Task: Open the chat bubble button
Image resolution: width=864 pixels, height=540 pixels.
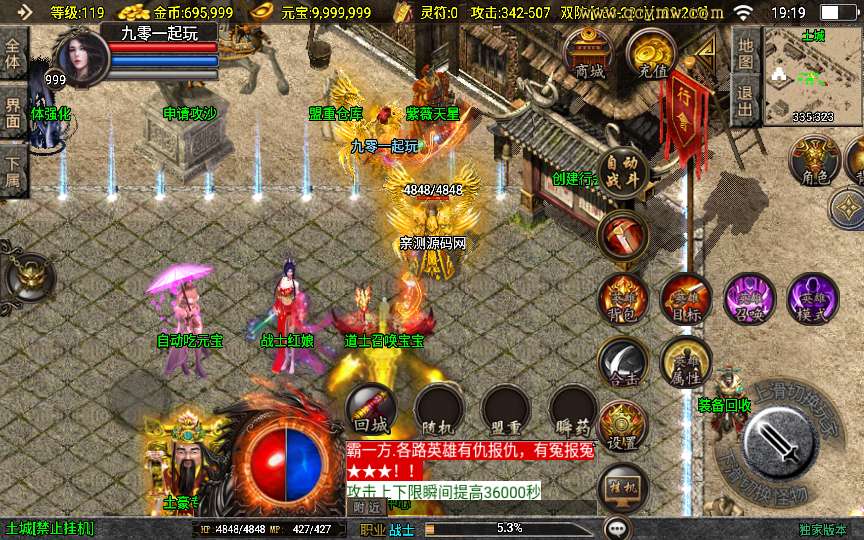Action: (618, 528)
